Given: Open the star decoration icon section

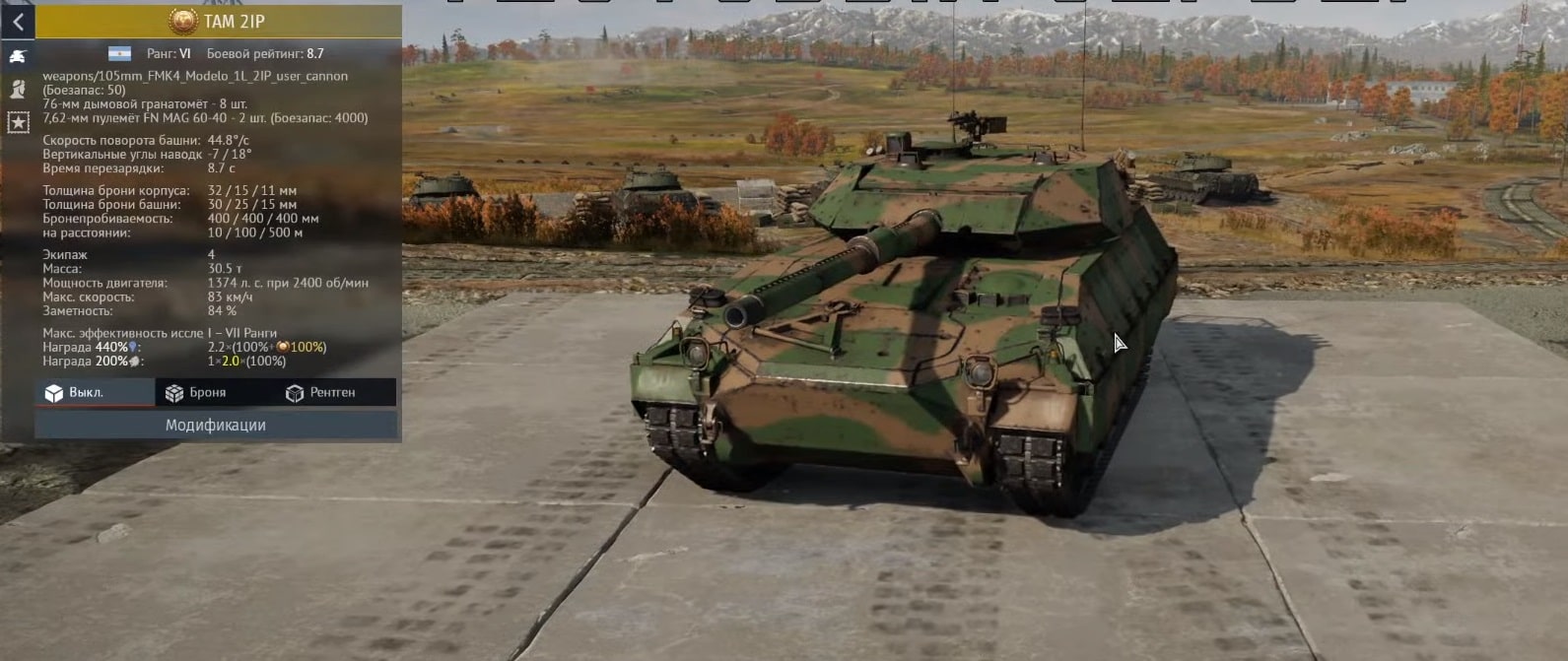Looking at the screenshot, I should click(x=18, y=122).
